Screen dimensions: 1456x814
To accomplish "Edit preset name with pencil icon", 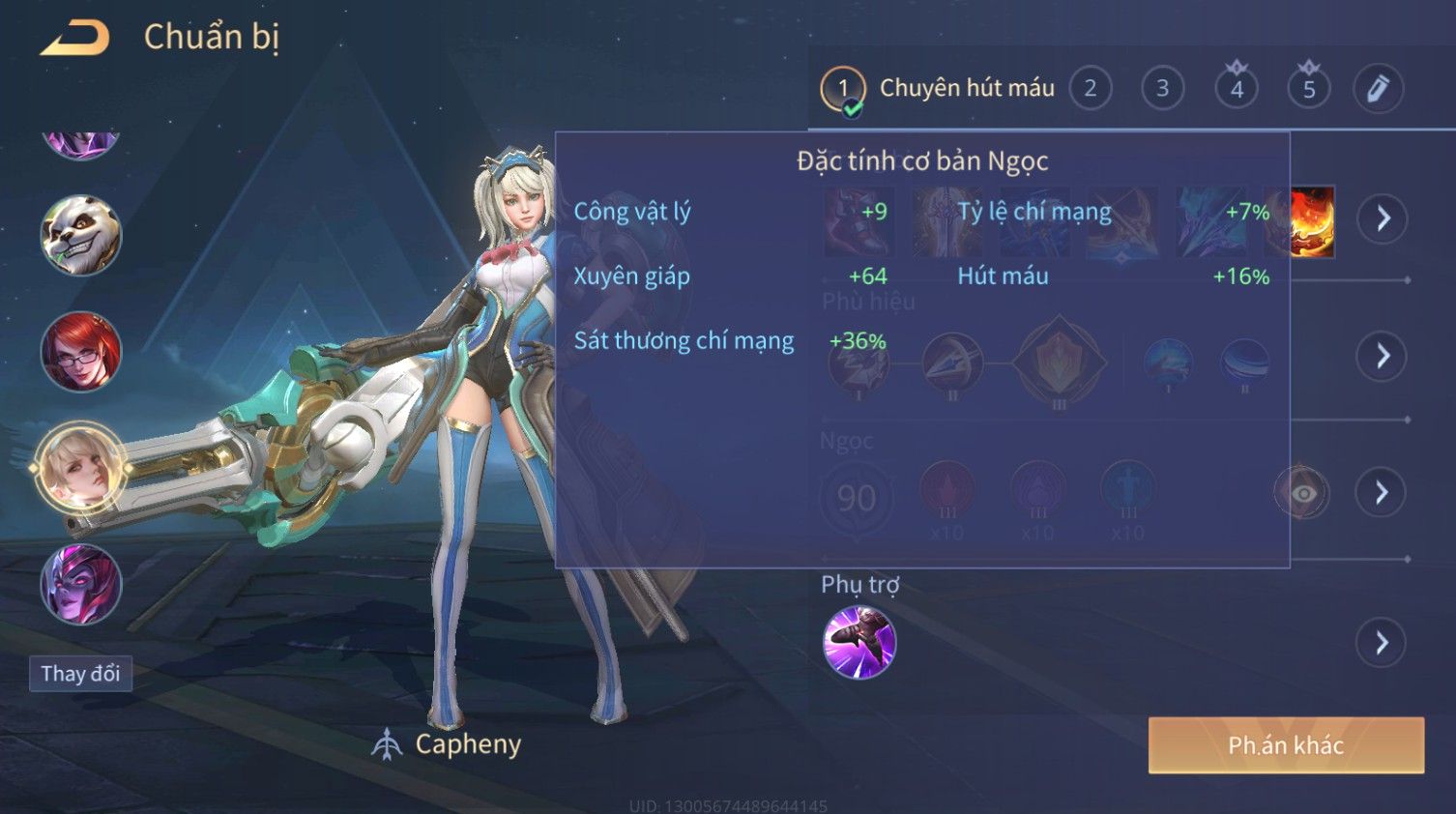I will pyautogui.click(x=1378, y=89).
